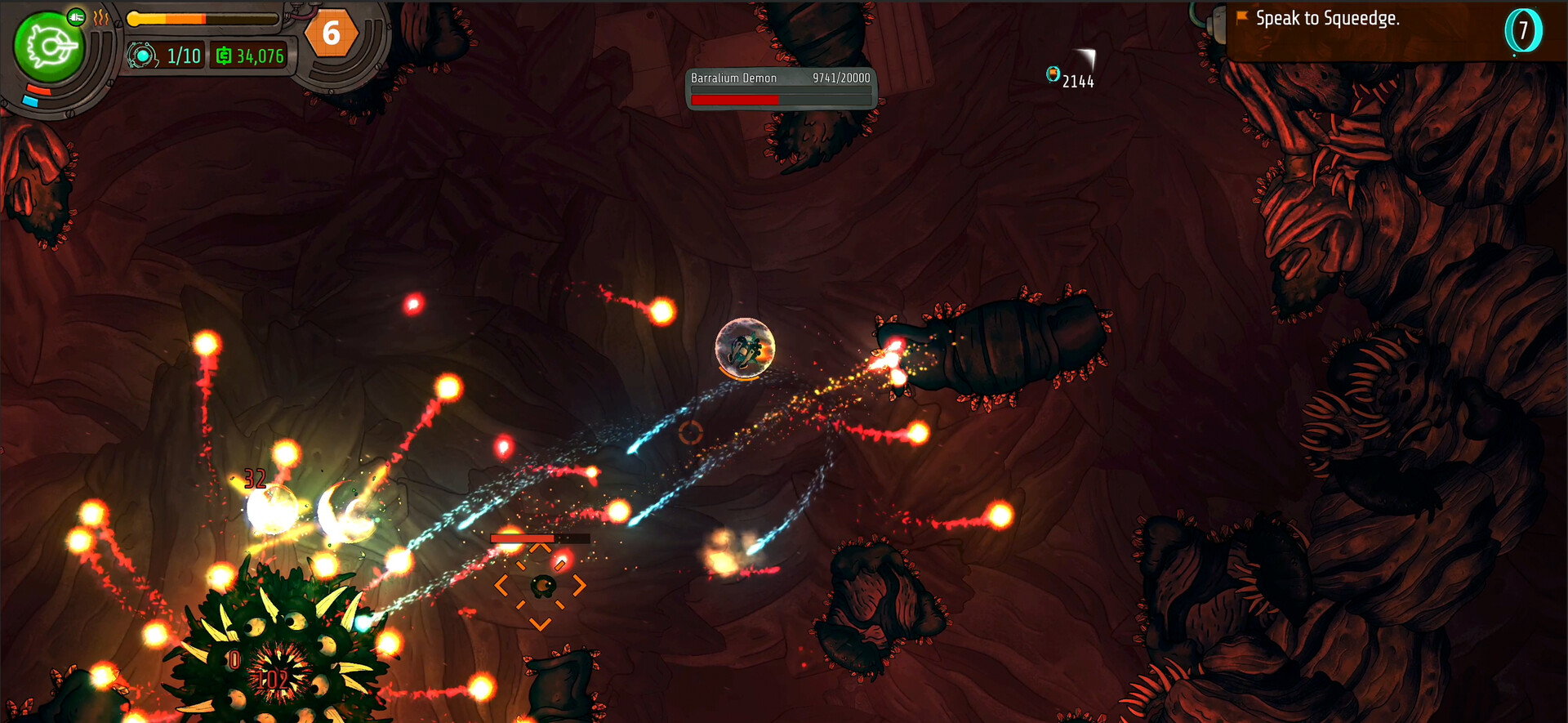This screenshot has width=1568, height=723.
Task: Click the green sawblade weapon icon
Action: (x=49, y=47)
